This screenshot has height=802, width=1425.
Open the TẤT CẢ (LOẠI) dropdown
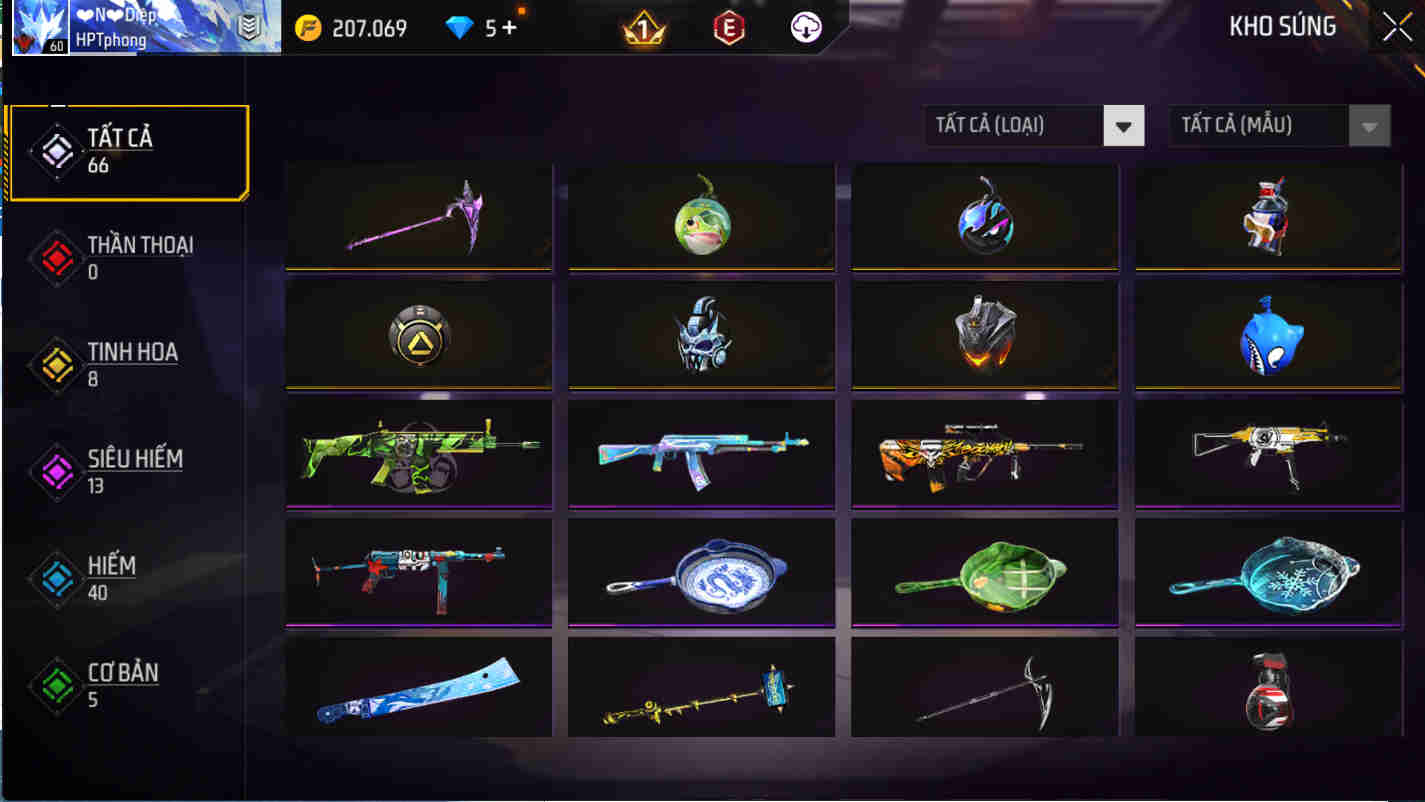(x=1035, y=125)
